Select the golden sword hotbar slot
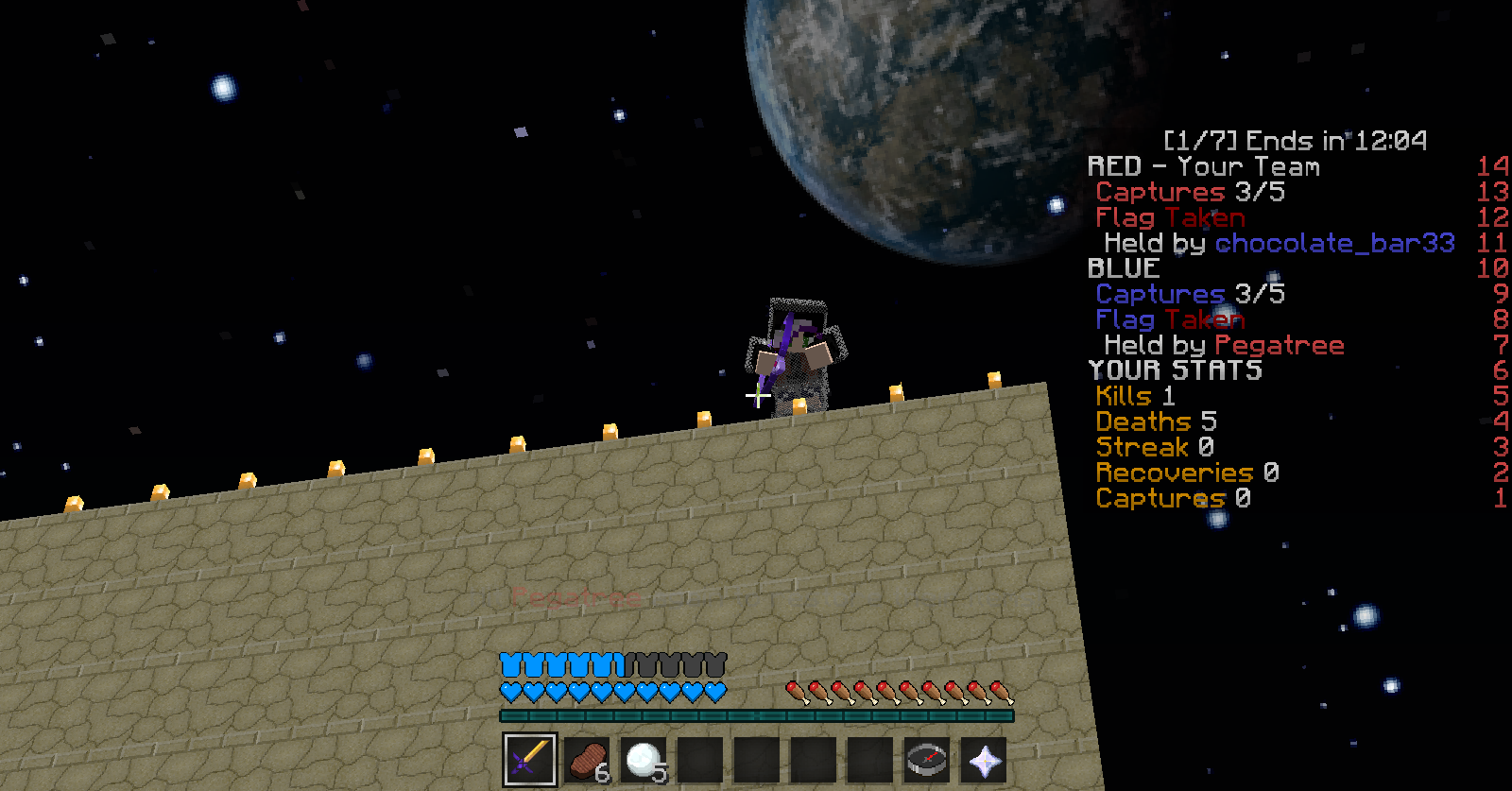This screenshot has width=1512, height=791. 530,759
